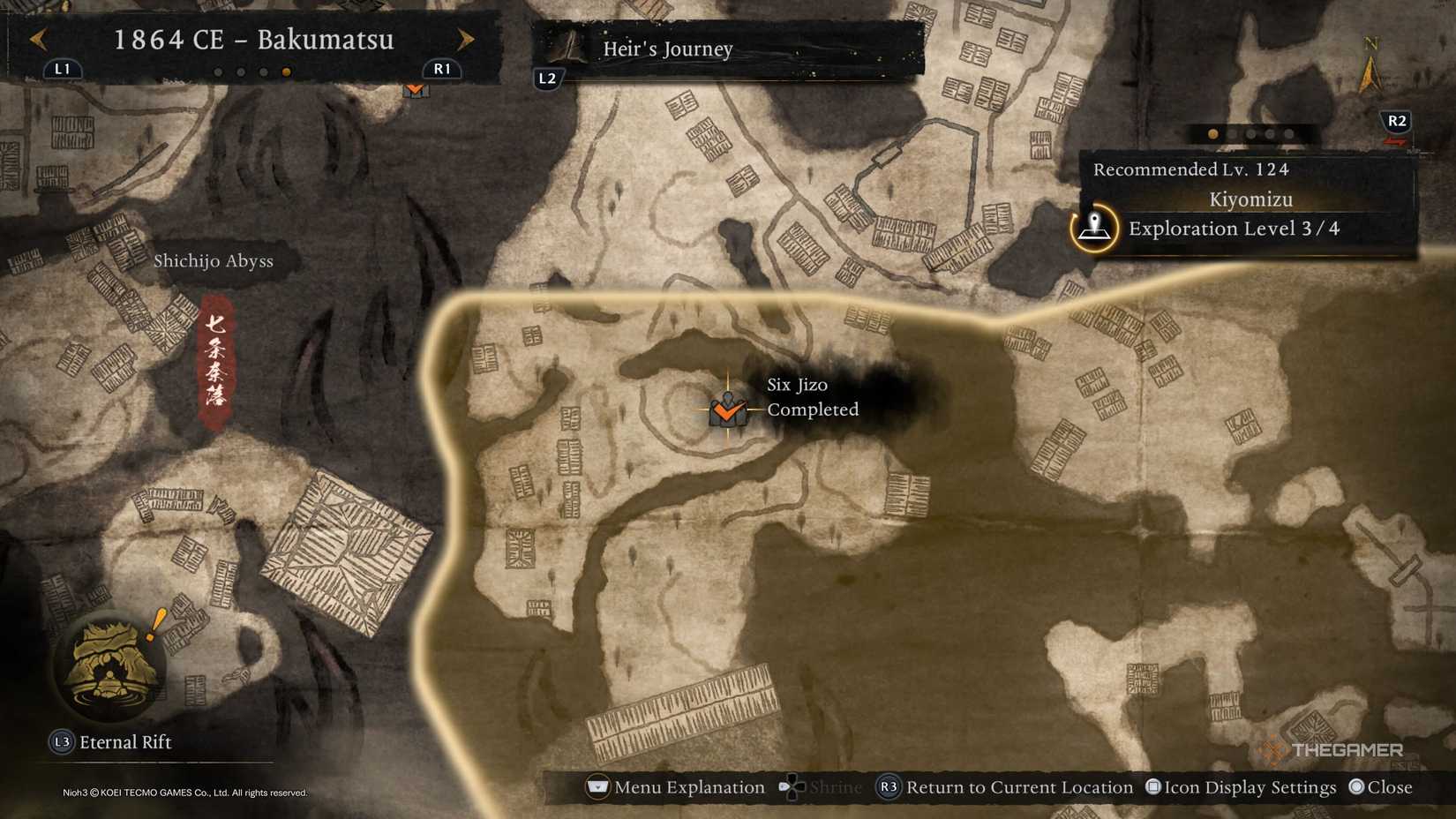Select the Kiyomizu exploration level icon

point(1094,228)
